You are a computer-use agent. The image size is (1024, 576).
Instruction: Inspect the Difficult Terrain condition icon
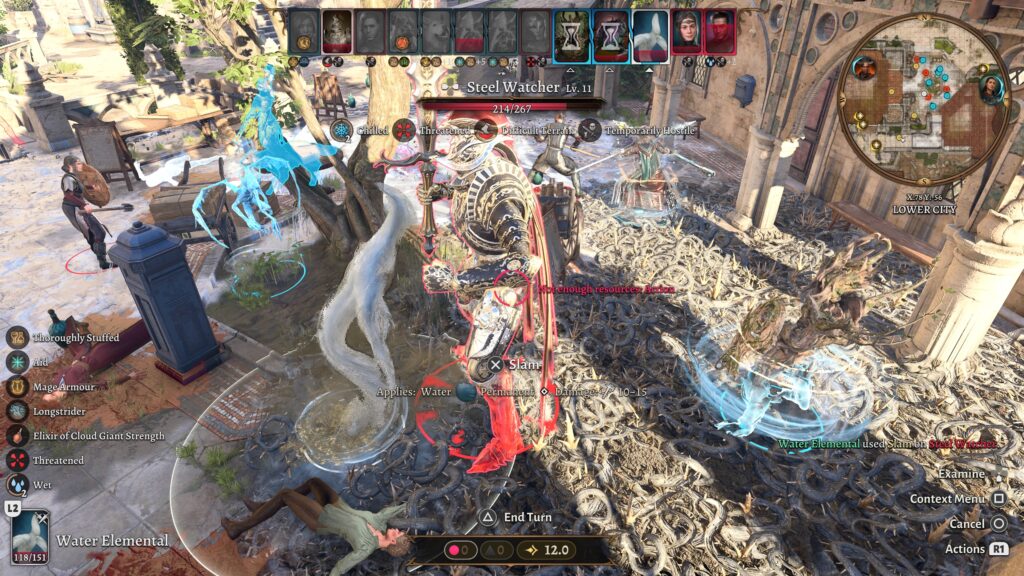[x=486, y=130]
